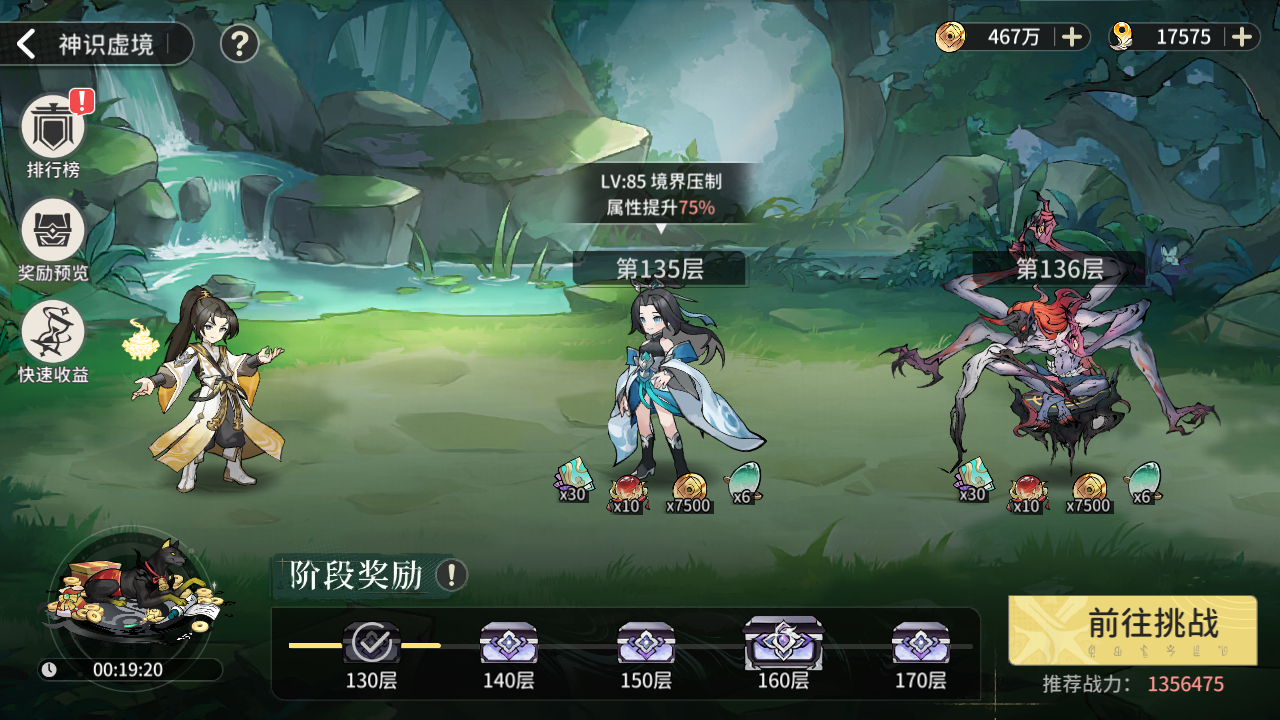This screenshot has height=720, width=1280.
Task: Show the 奖励预览 reward preview
Action: (x=53, y=231)
